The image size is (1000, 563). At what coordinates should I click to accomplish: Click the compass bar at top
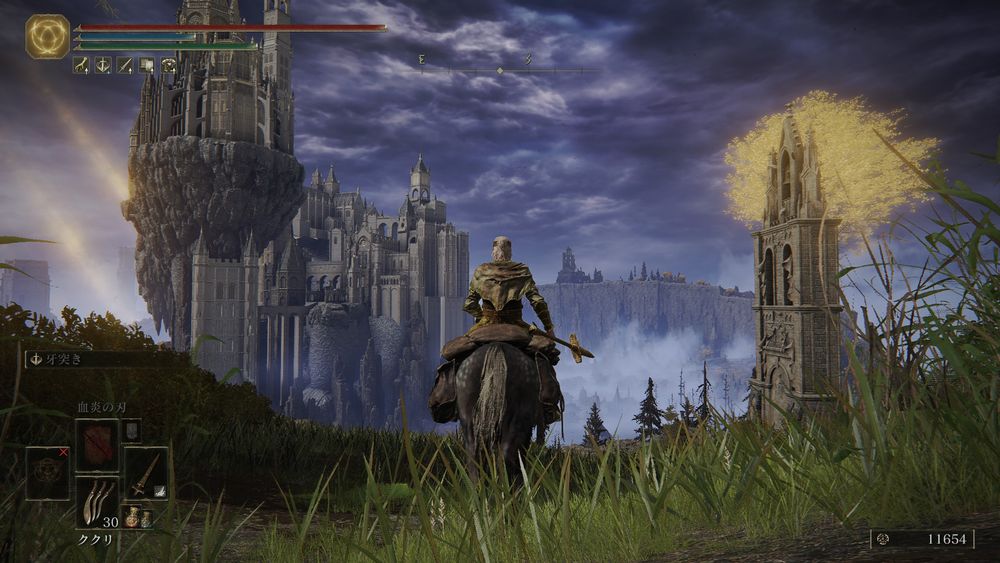[x=500, y=70]
